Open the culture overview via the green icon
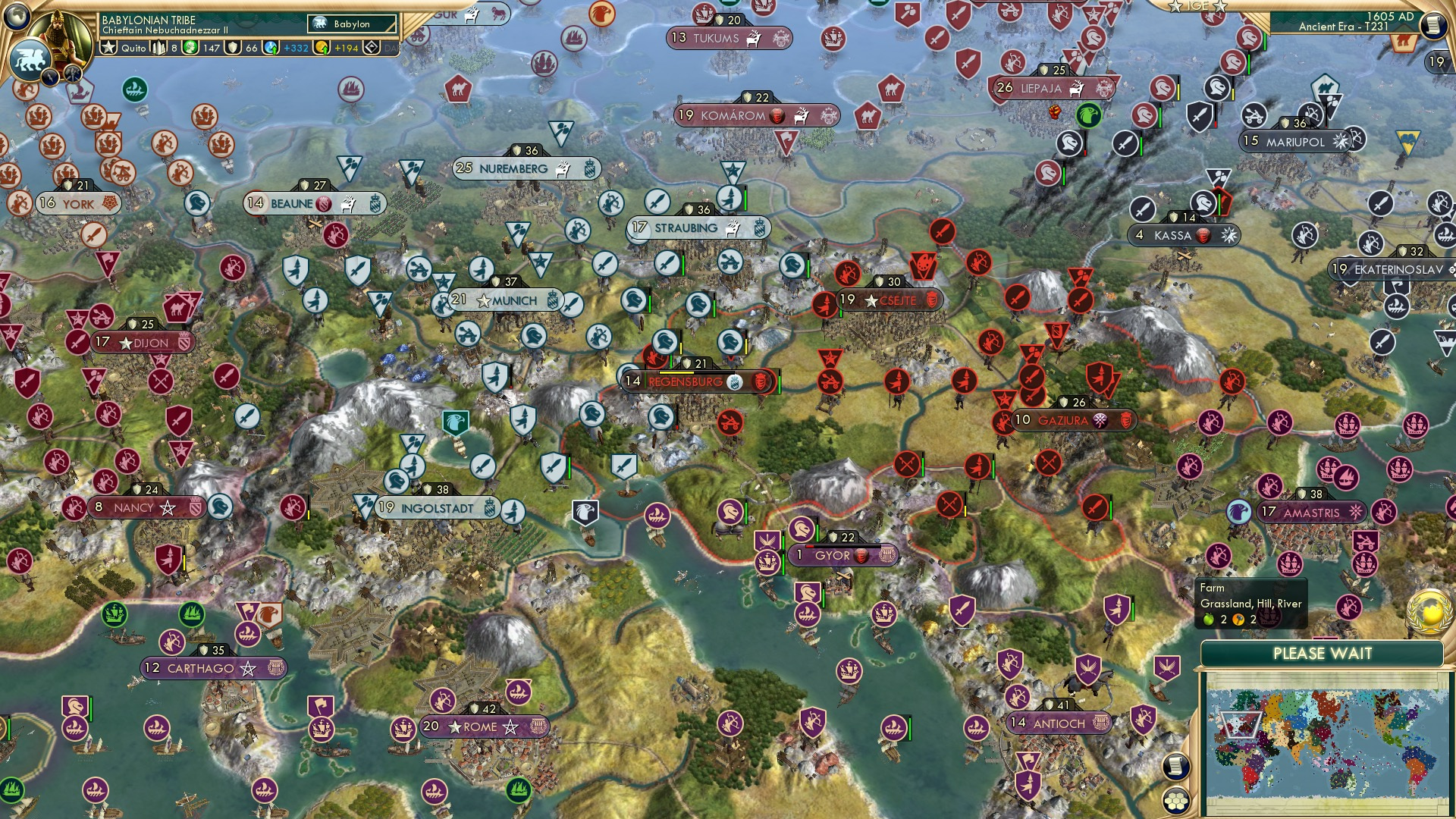Viewport: 1456px width, 819px height. [190, 49]
